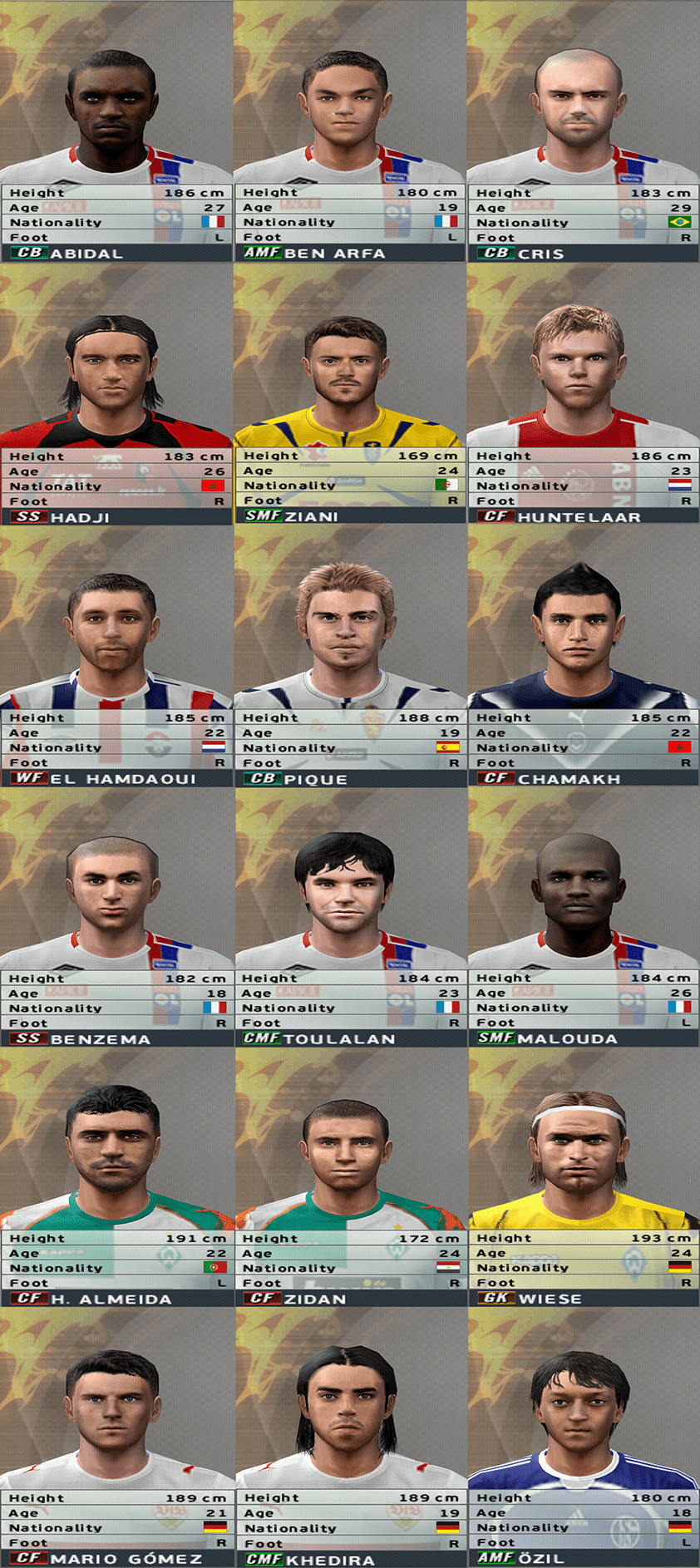Choose the Özil player card
This screenshot has height=1568, width=700.
click(583, 1437)
